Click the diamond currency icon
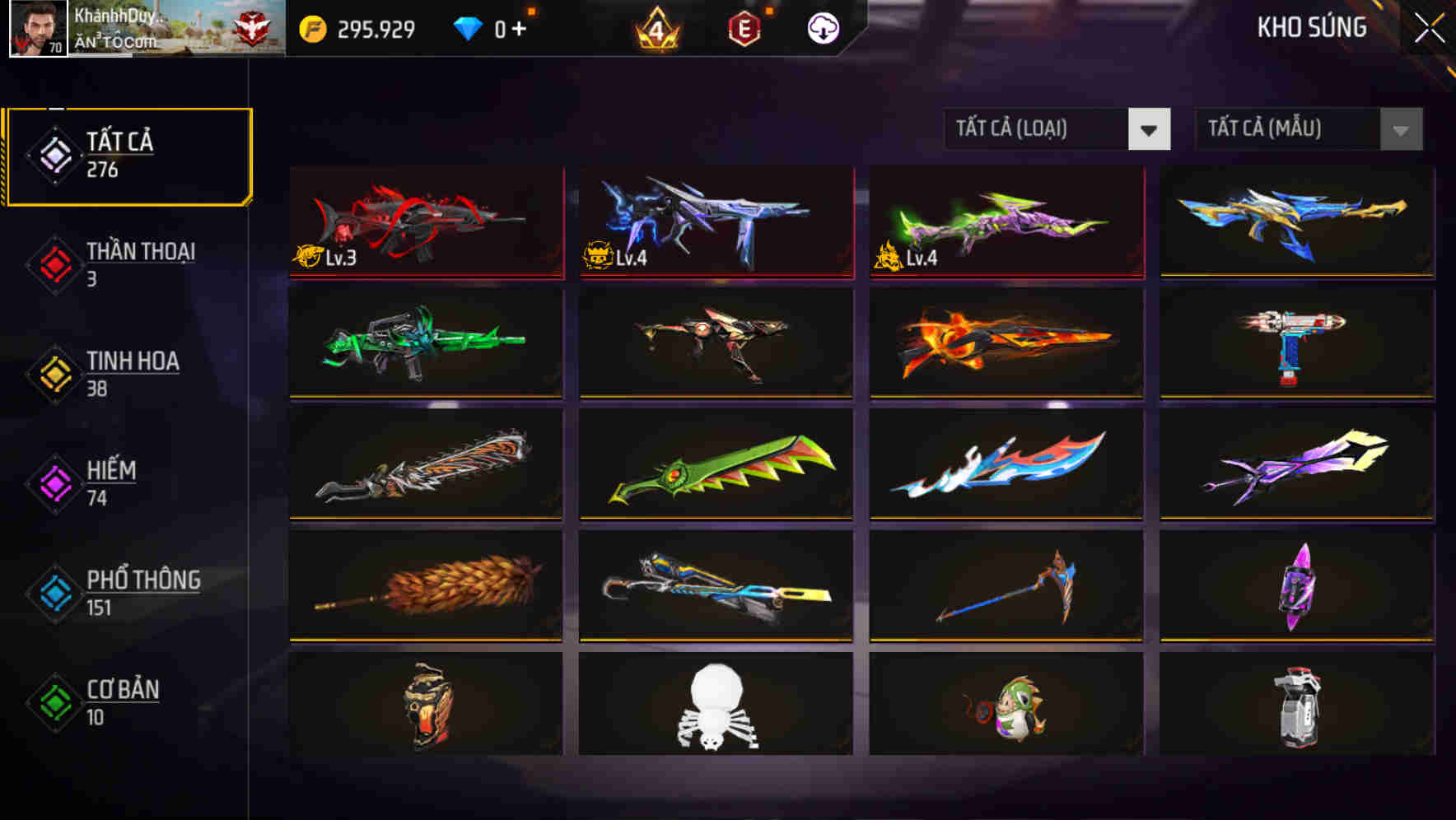The height and width of the screenshot is (820, 1456). point(467,27)
